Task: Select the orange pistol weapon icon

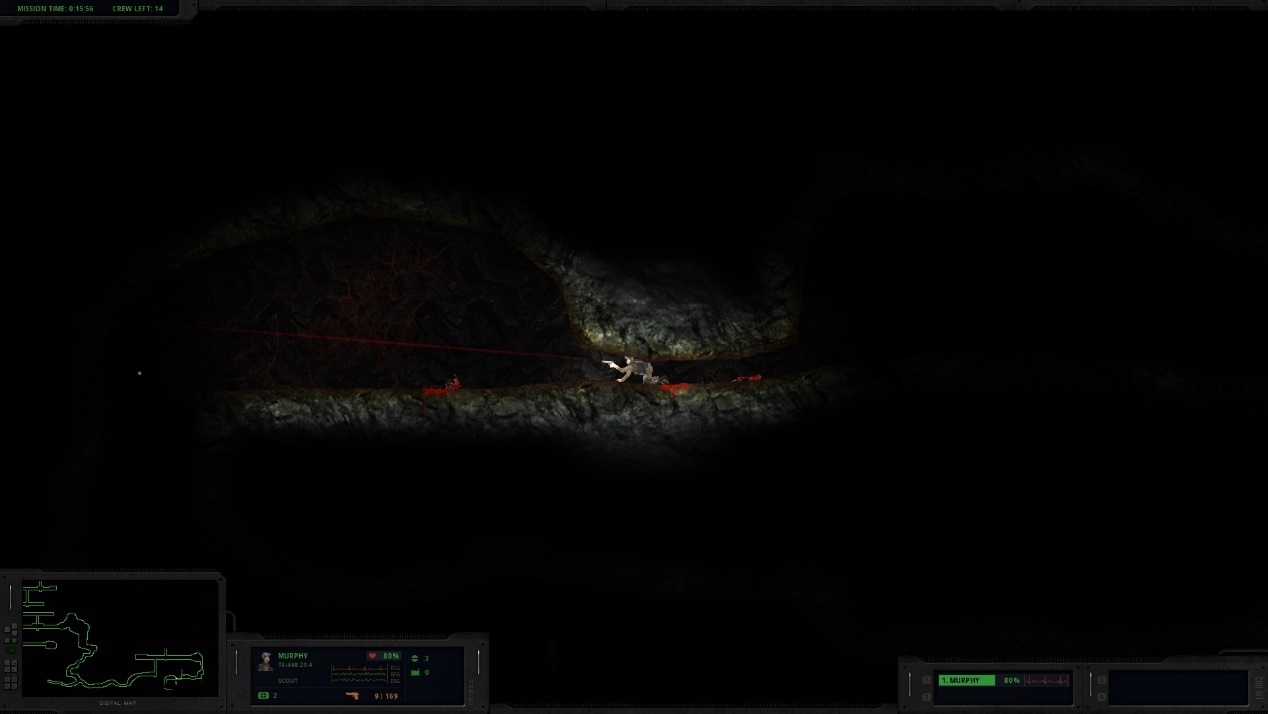Action: click(352, 695)
